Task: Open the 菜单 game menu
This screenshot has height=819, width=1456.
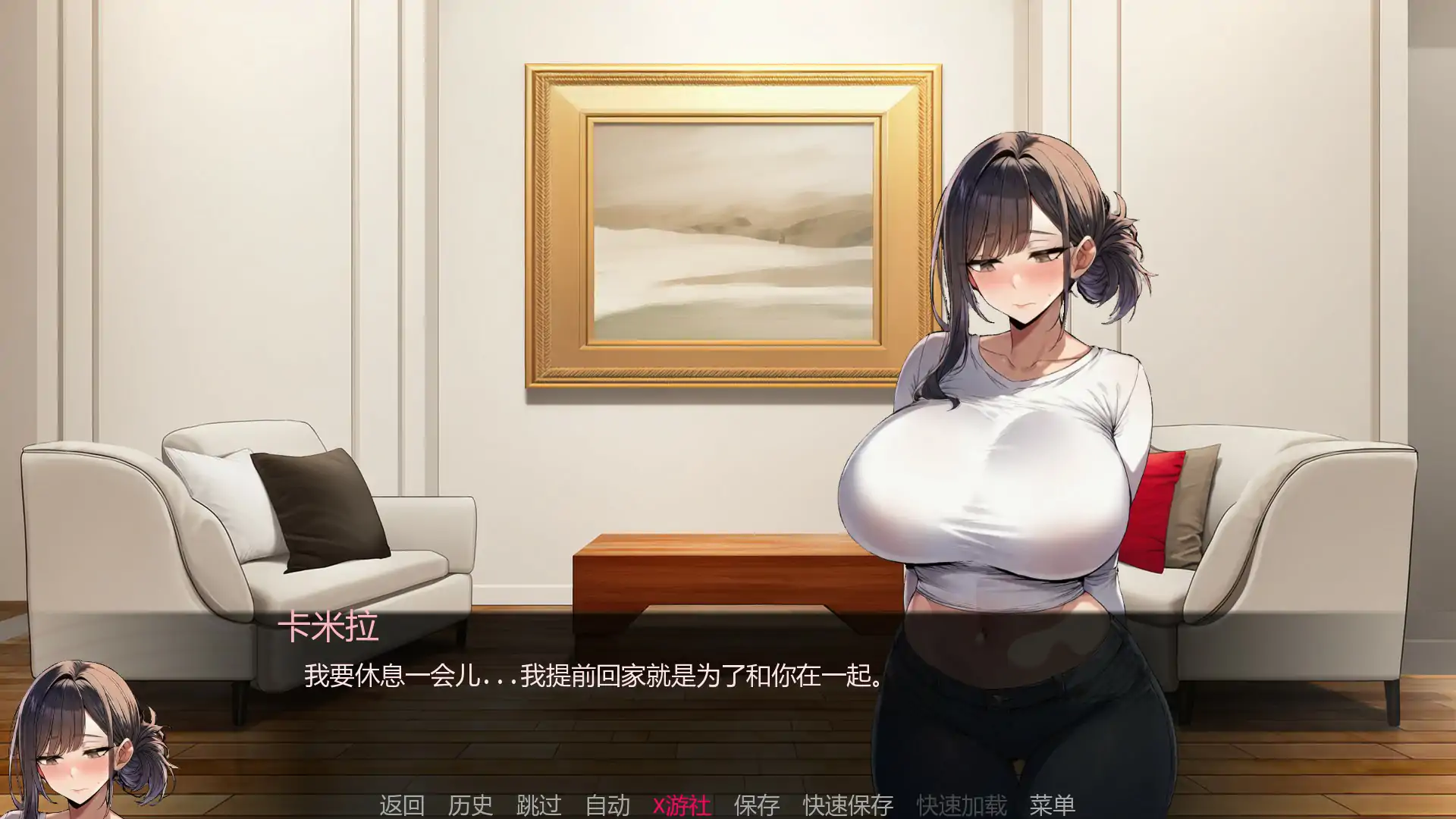Action: point(1053,806)
